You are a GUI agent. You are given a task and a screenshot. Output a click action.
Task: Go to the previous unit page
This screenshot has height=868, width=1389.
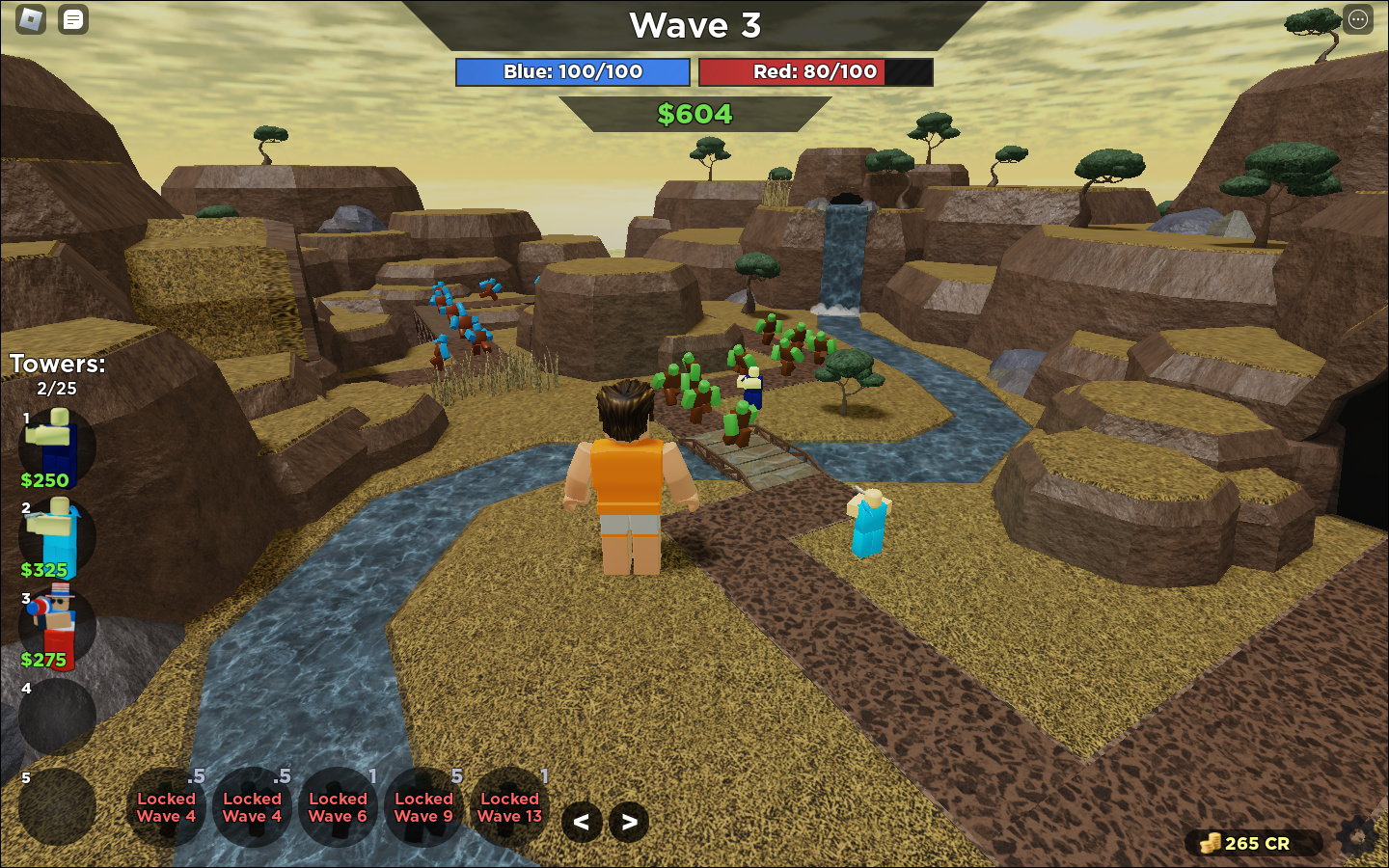[x=582, y=823]
